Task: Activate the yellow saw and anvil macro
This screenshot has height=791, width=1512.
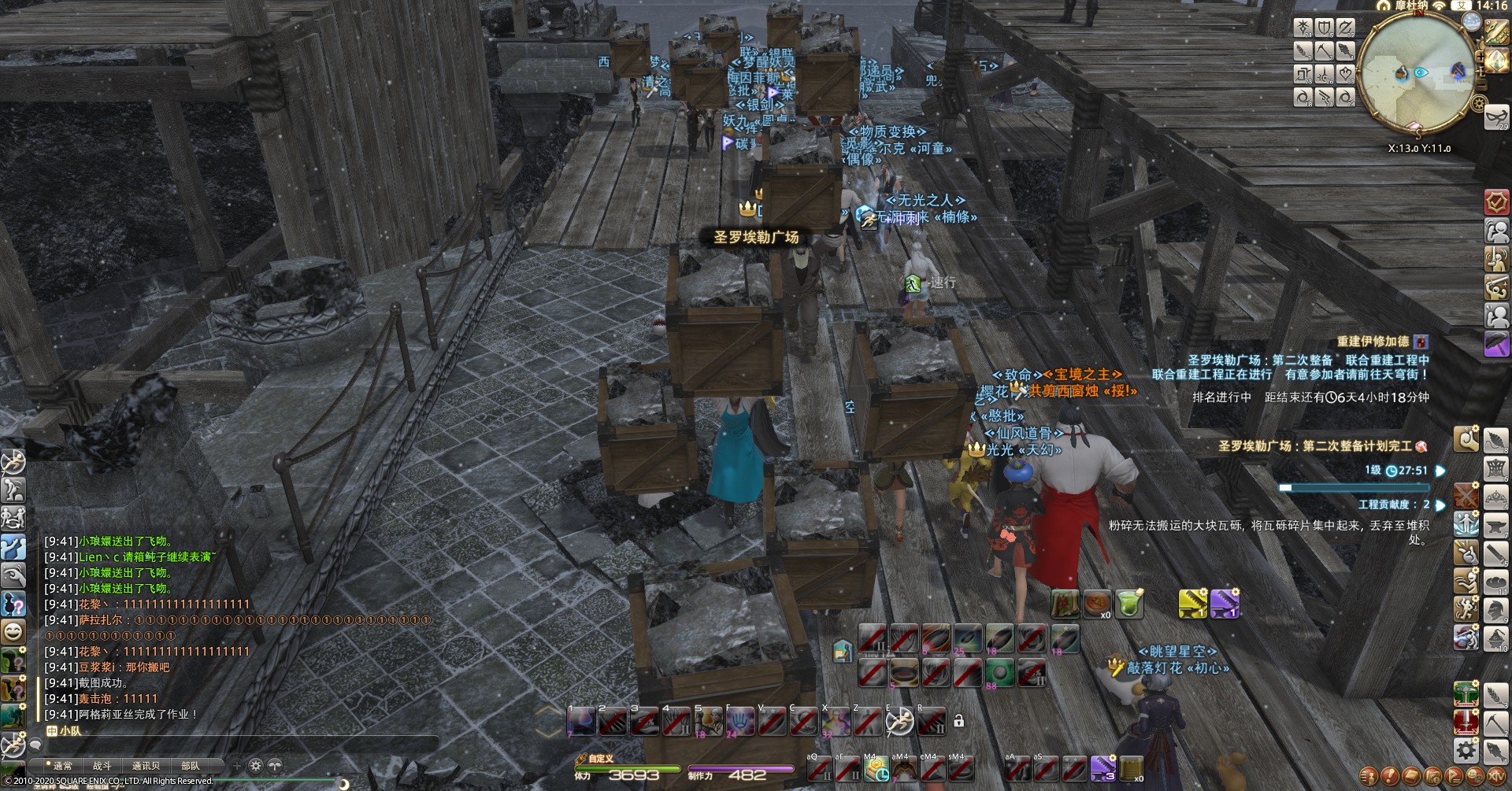Action: click(x=1192, y=604)
